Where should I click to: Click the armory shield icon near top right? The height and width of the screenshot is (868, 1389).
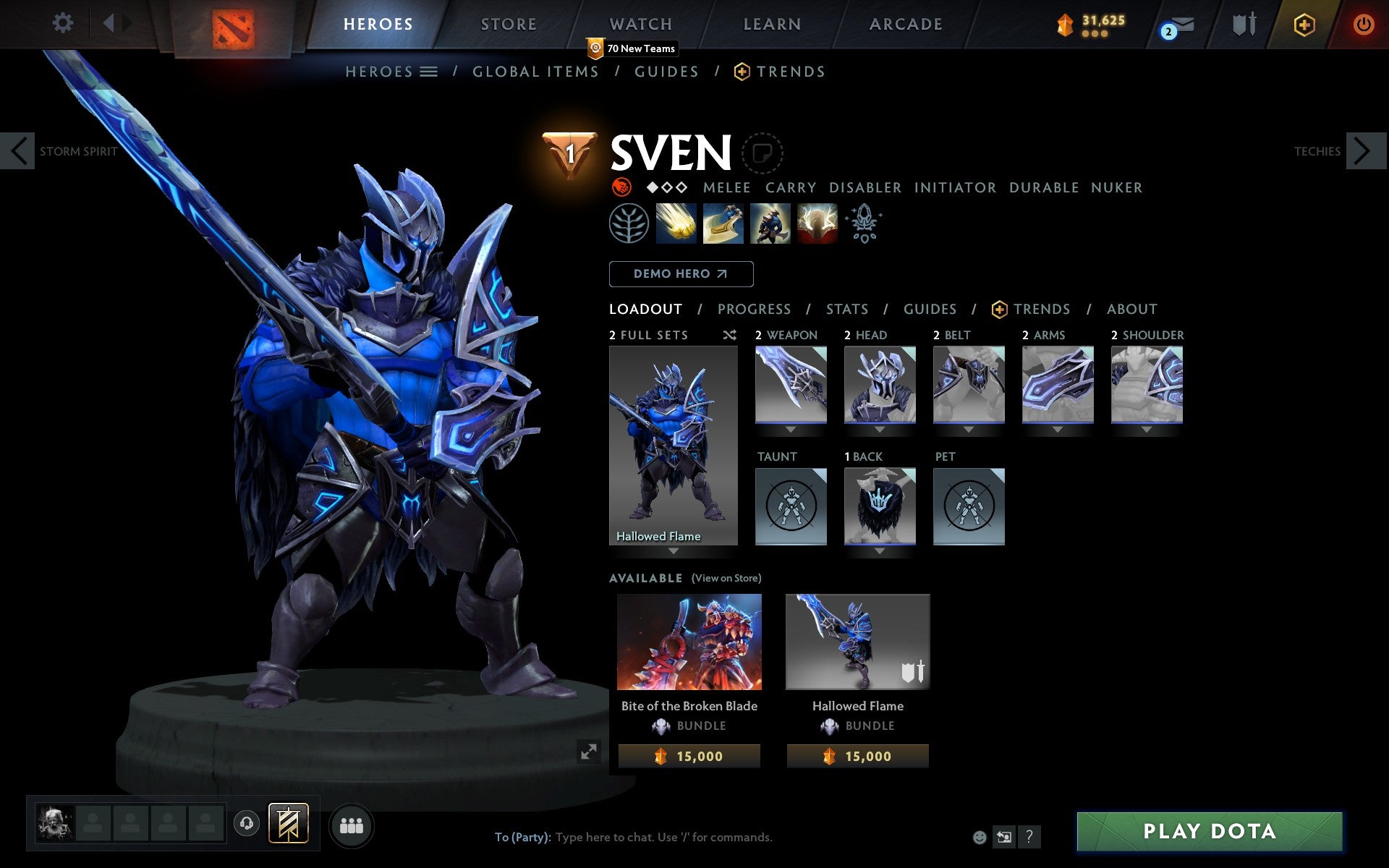coord(1242,24)
